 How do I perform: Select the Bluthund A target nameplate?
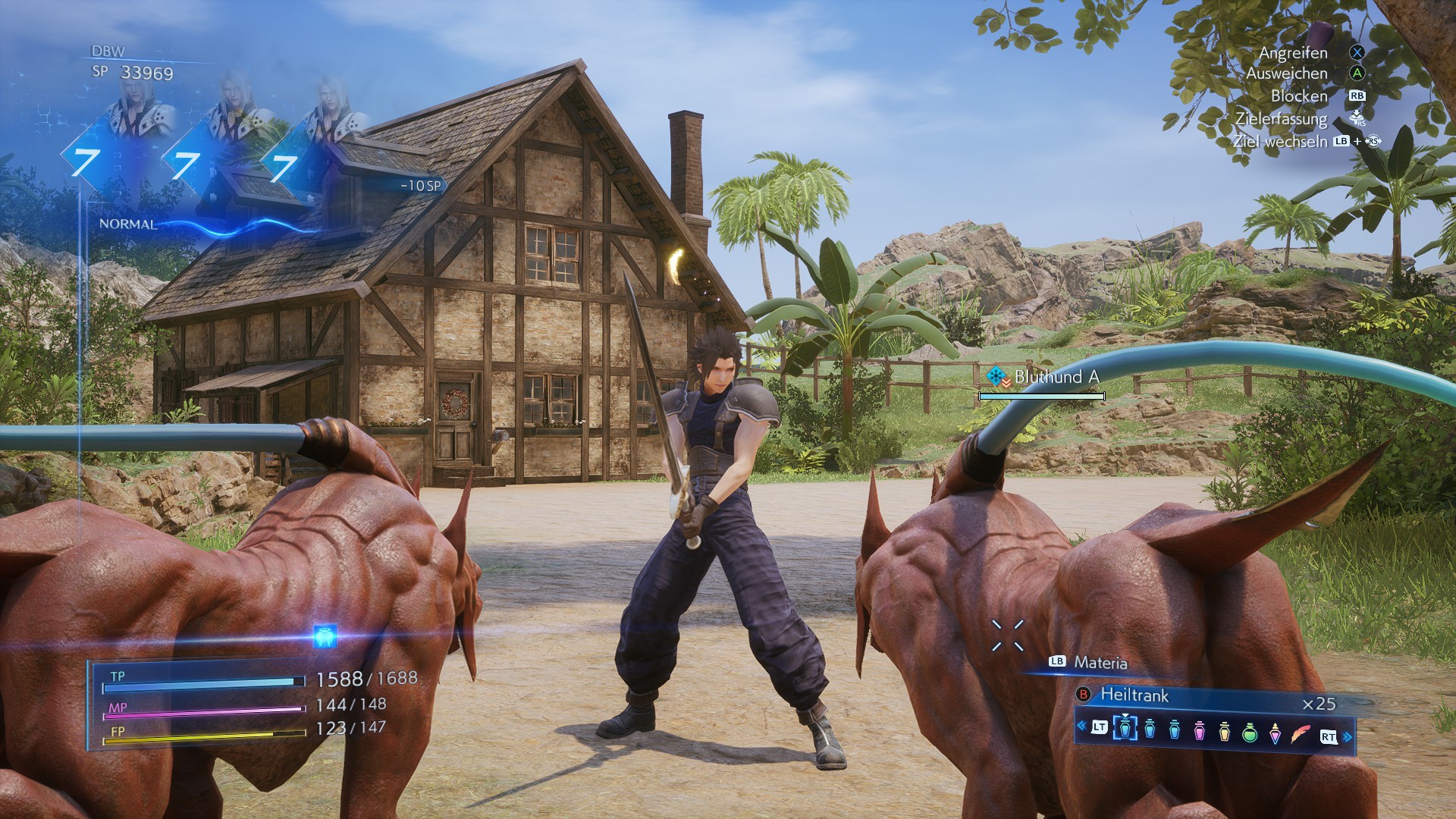click(1056, 377)
